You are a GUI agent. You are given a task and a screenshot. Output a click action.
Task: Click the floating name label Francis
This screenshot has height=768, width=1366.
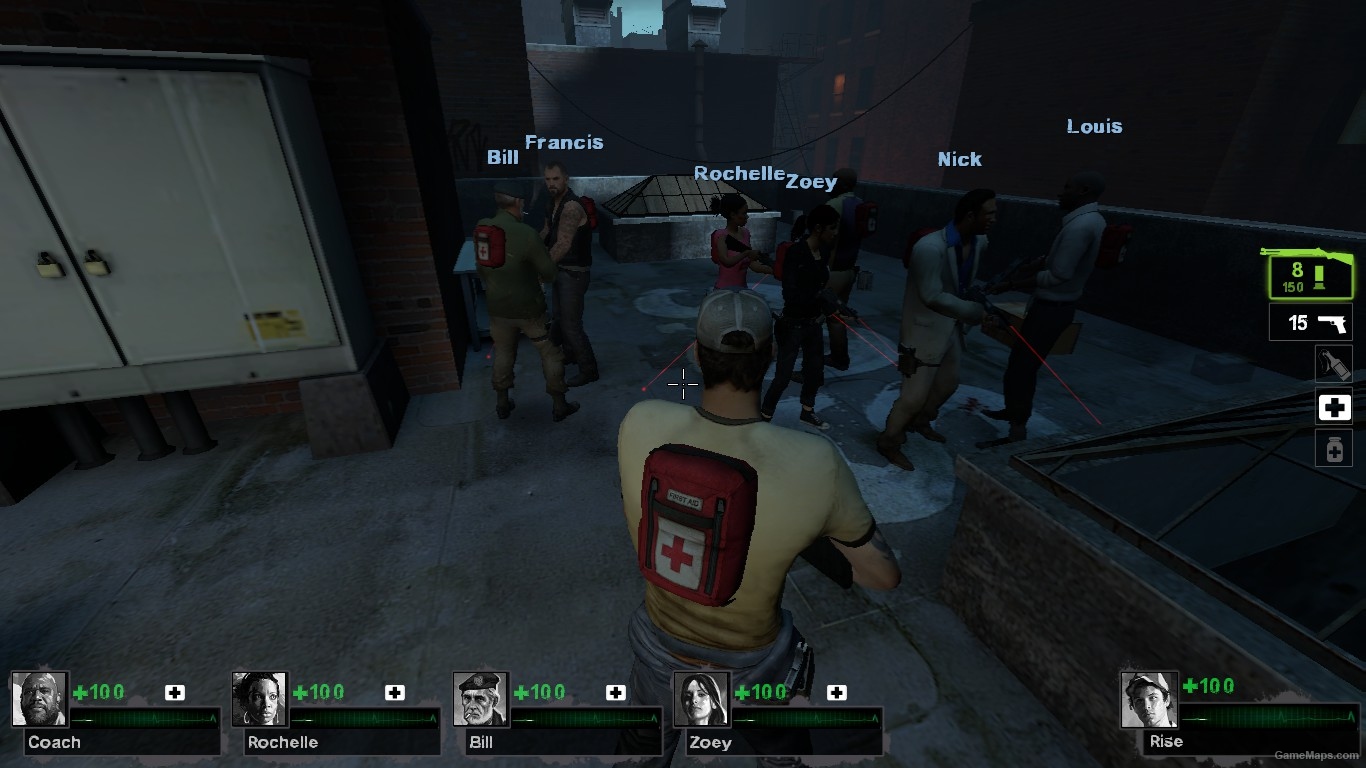tap(564, 142)
